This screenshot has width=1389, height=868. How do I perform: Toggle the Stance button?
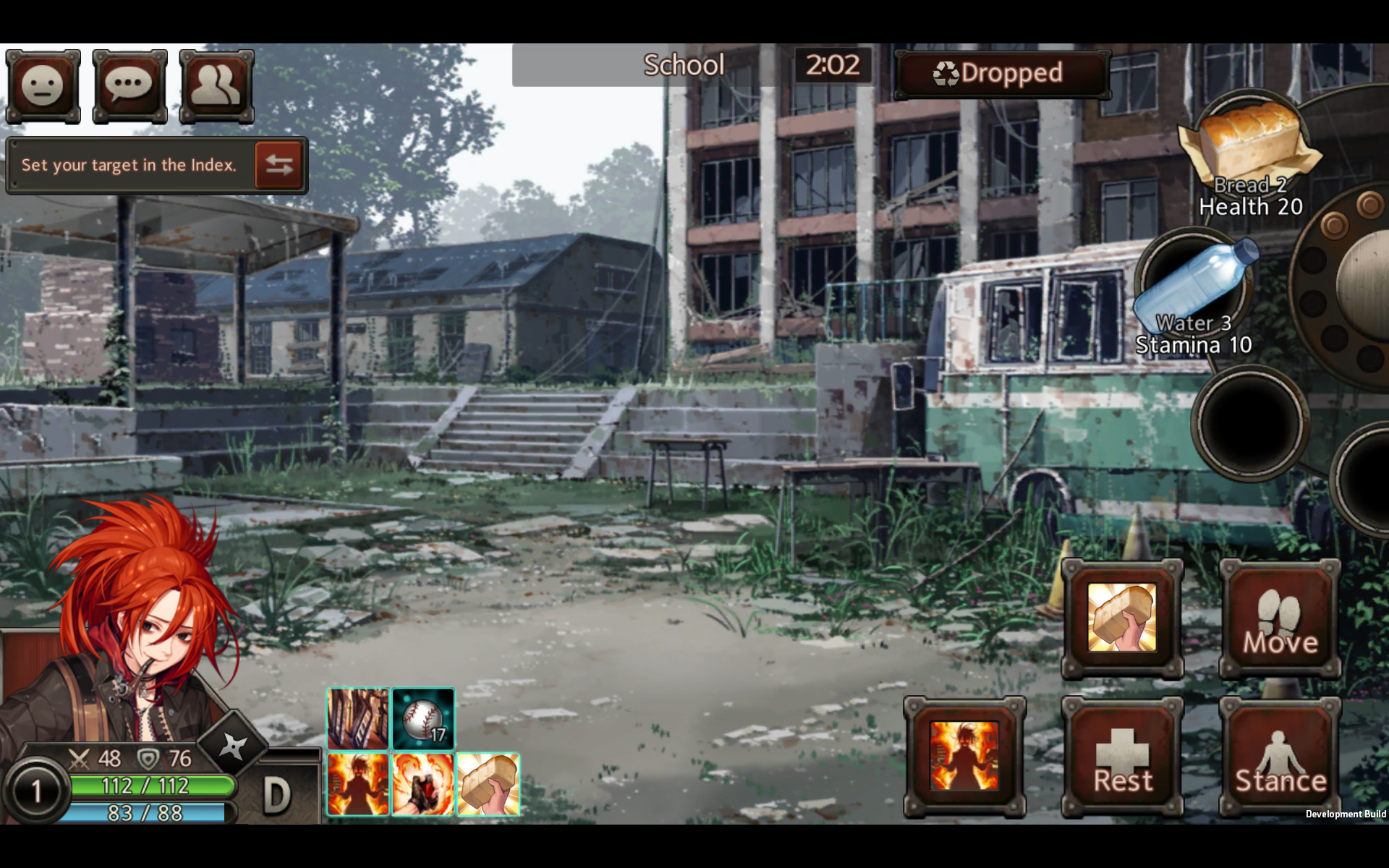tap(1279, 756)
